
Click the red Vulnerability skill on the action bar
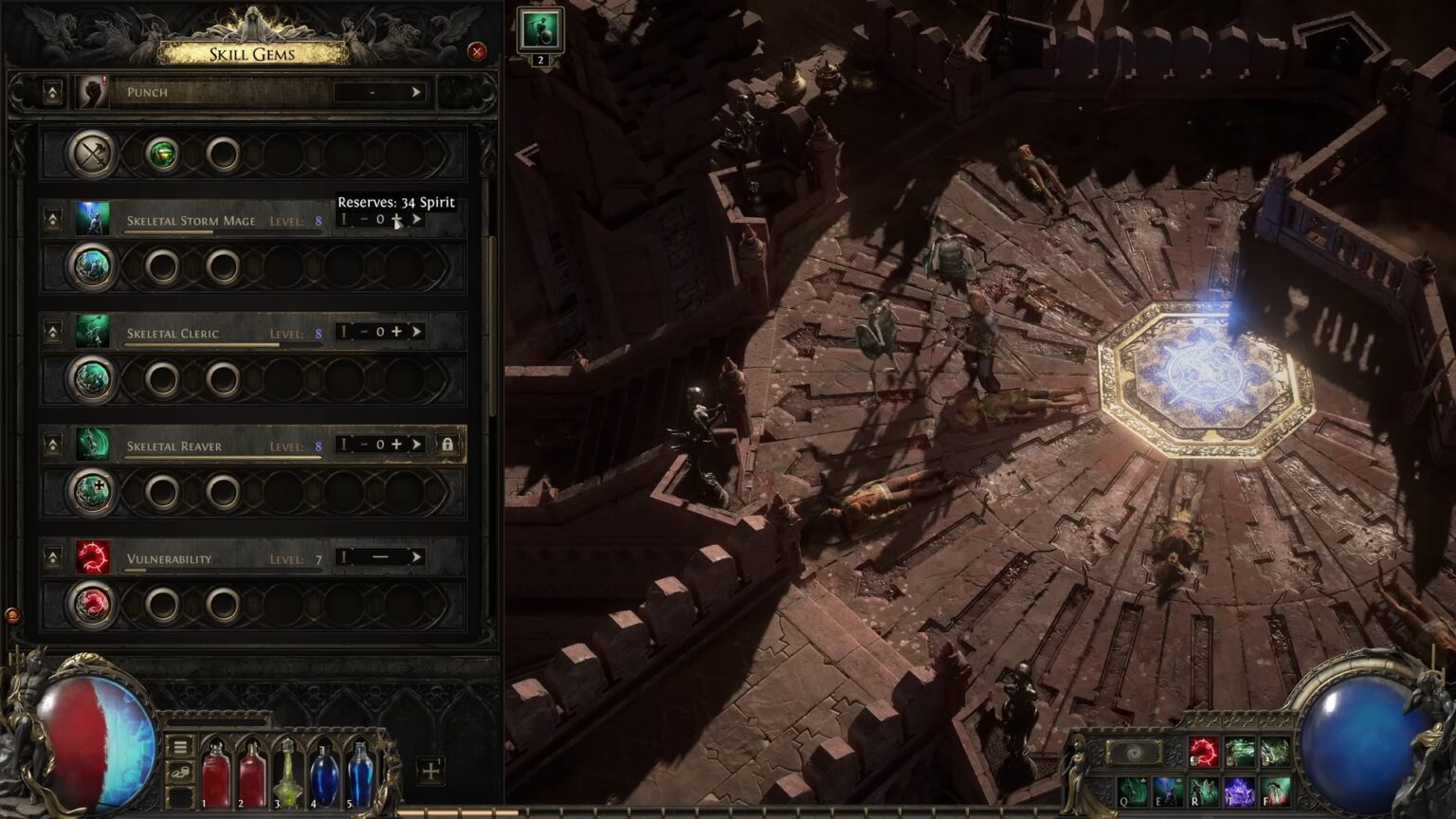(x=1205, y=751)
